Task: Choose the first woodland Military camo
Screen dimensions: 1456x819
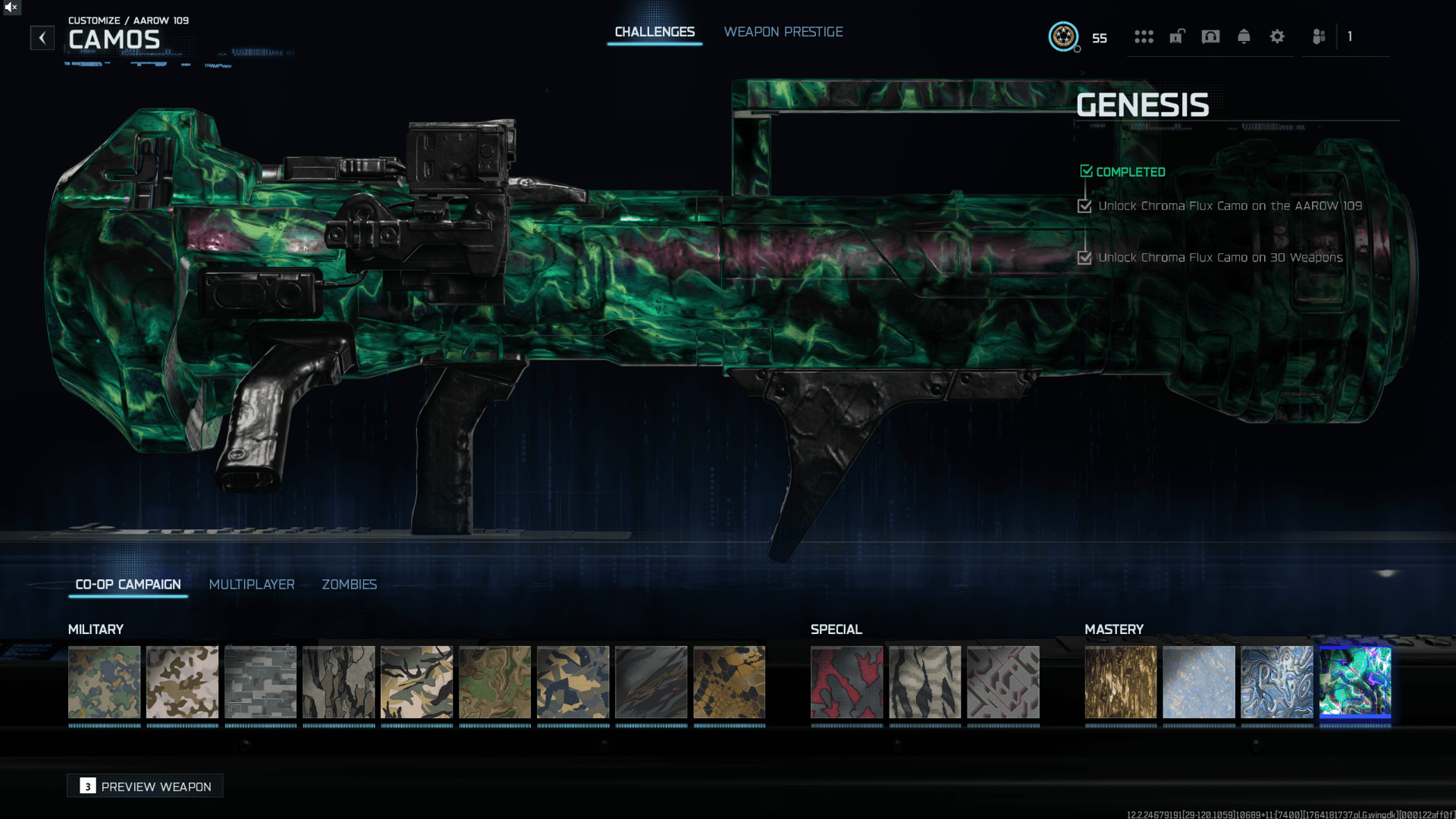Action: point(104,682)
